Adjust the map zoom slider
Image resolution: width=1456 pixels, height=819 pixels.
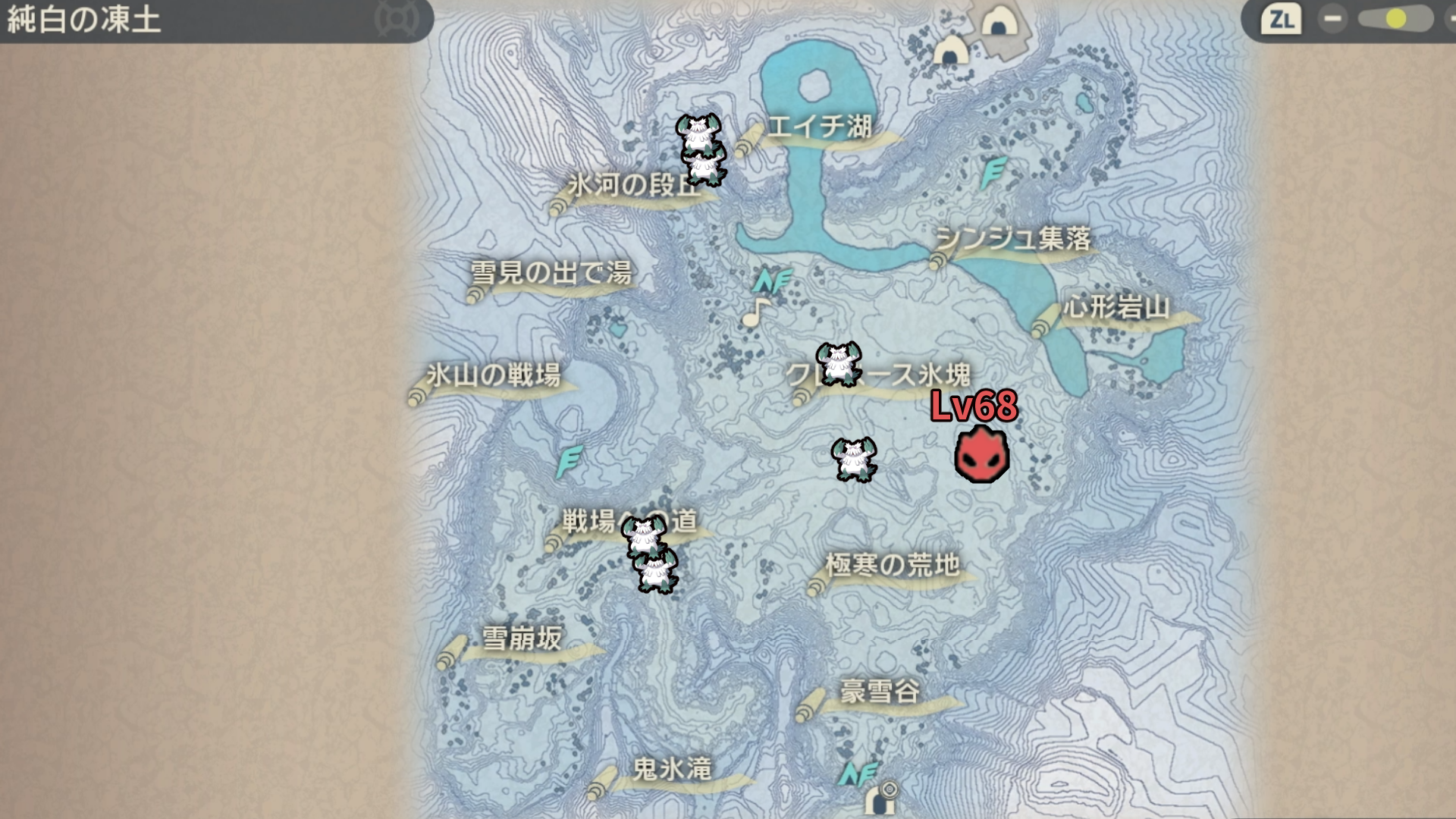pos(1394,19)
